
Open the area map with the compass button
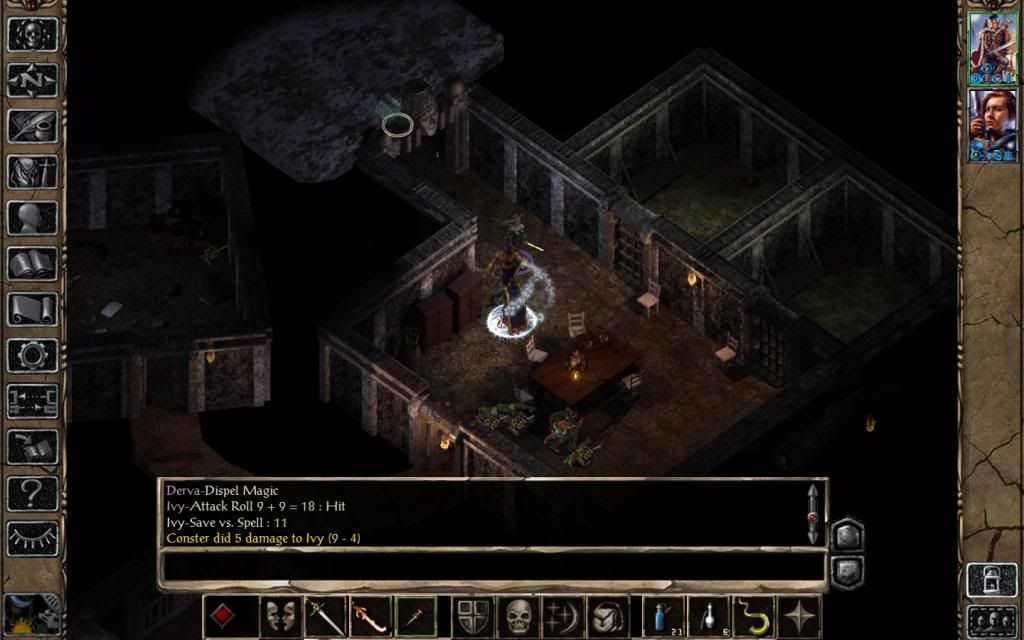(32, 78)
